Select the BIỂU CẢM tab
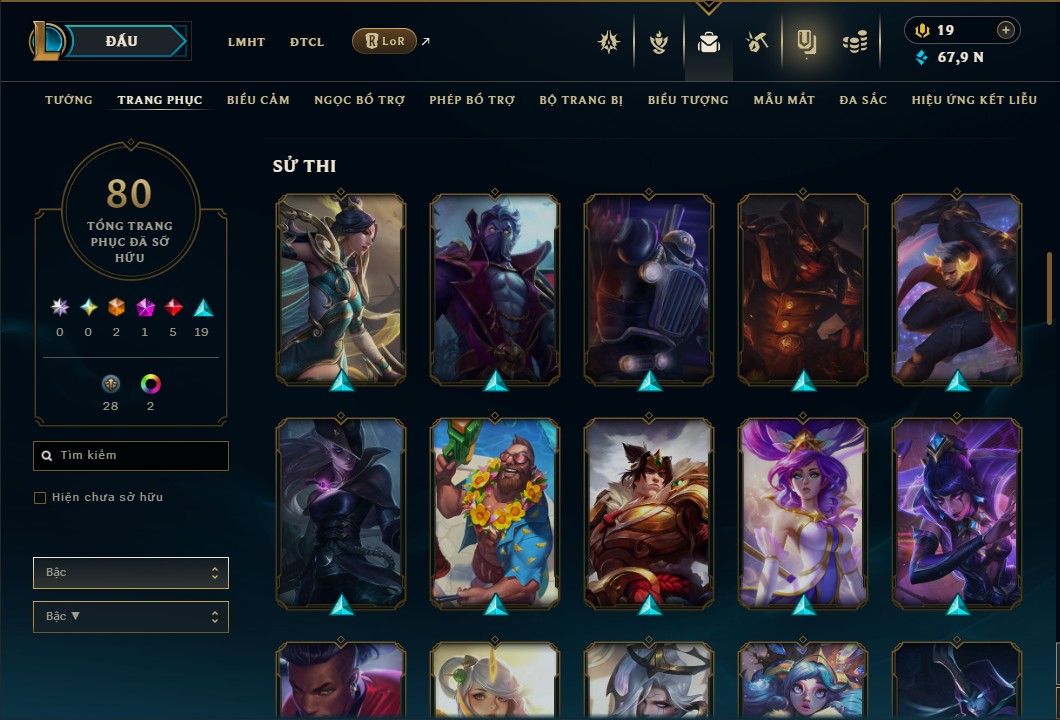The image size is (1060, 720). point(258,100)
